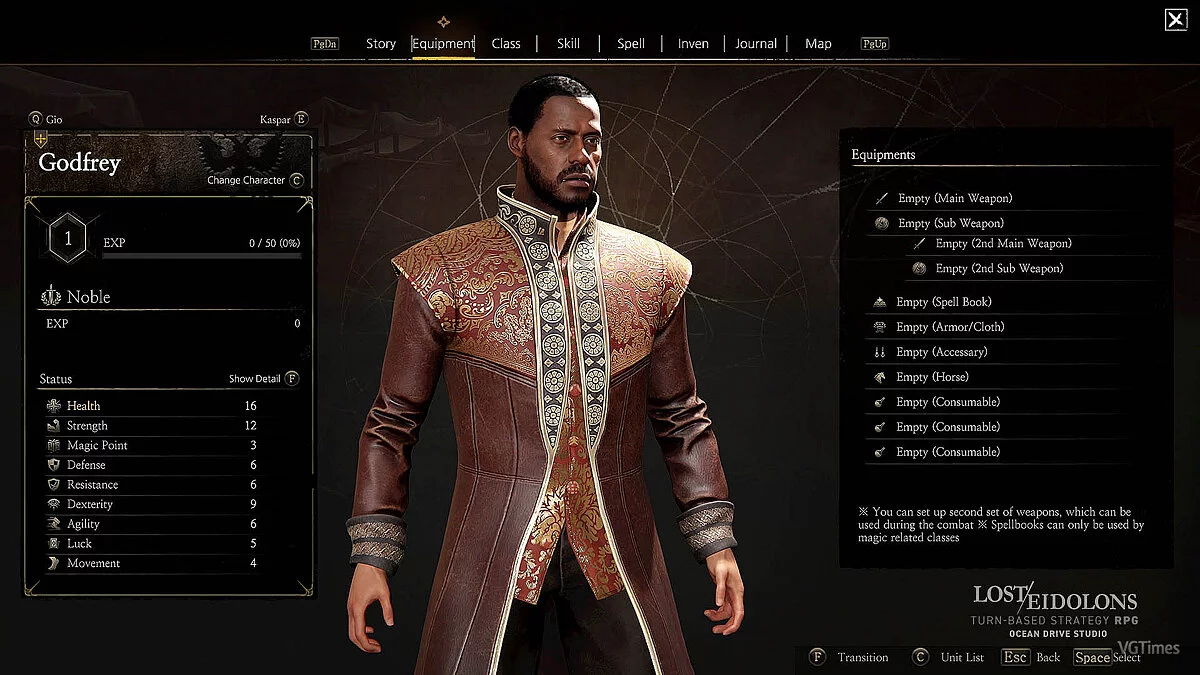Go to the Skill tab

(x=568, y=44)
